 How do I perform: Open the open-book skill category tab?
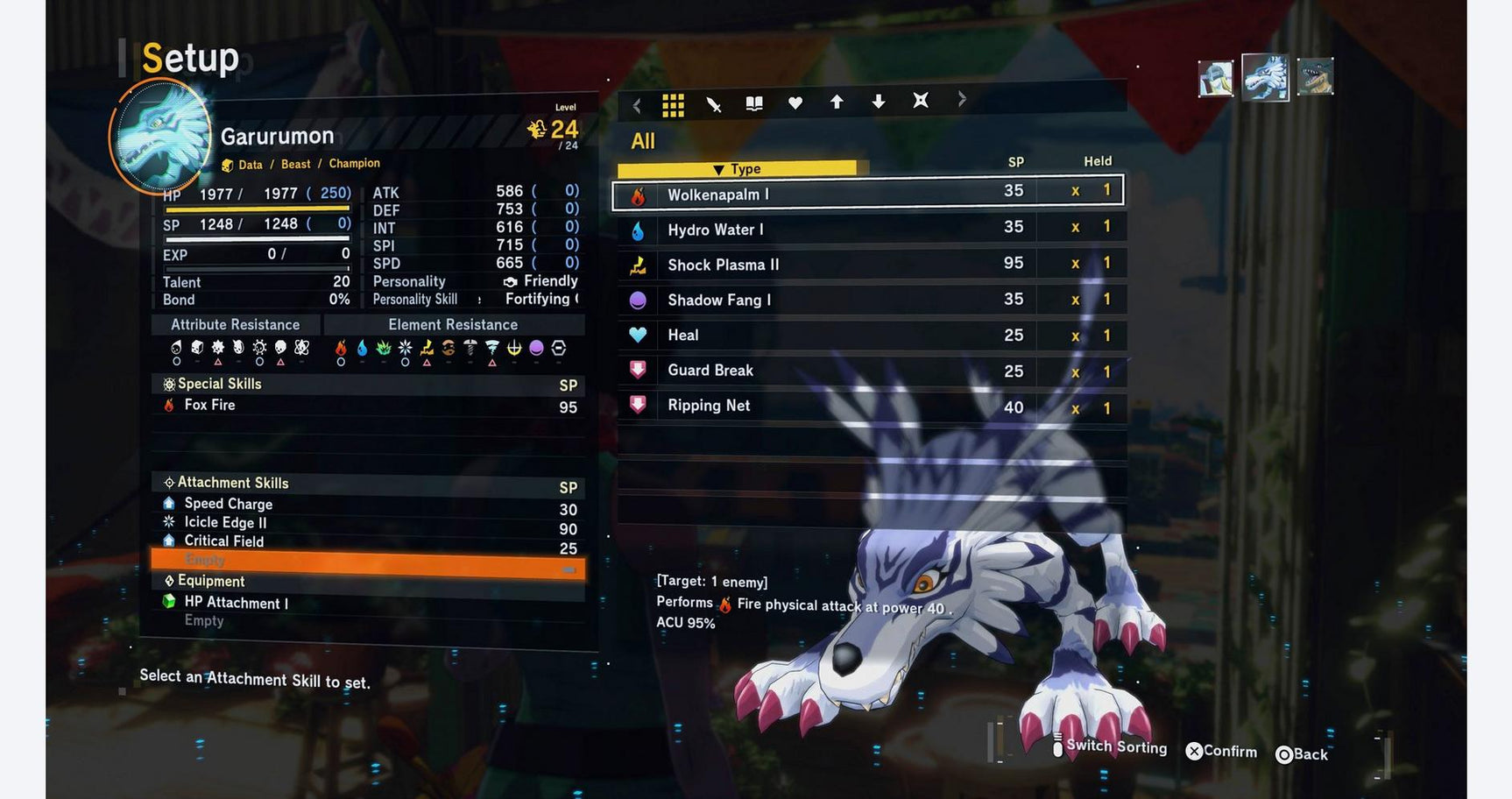click(754, 104)
